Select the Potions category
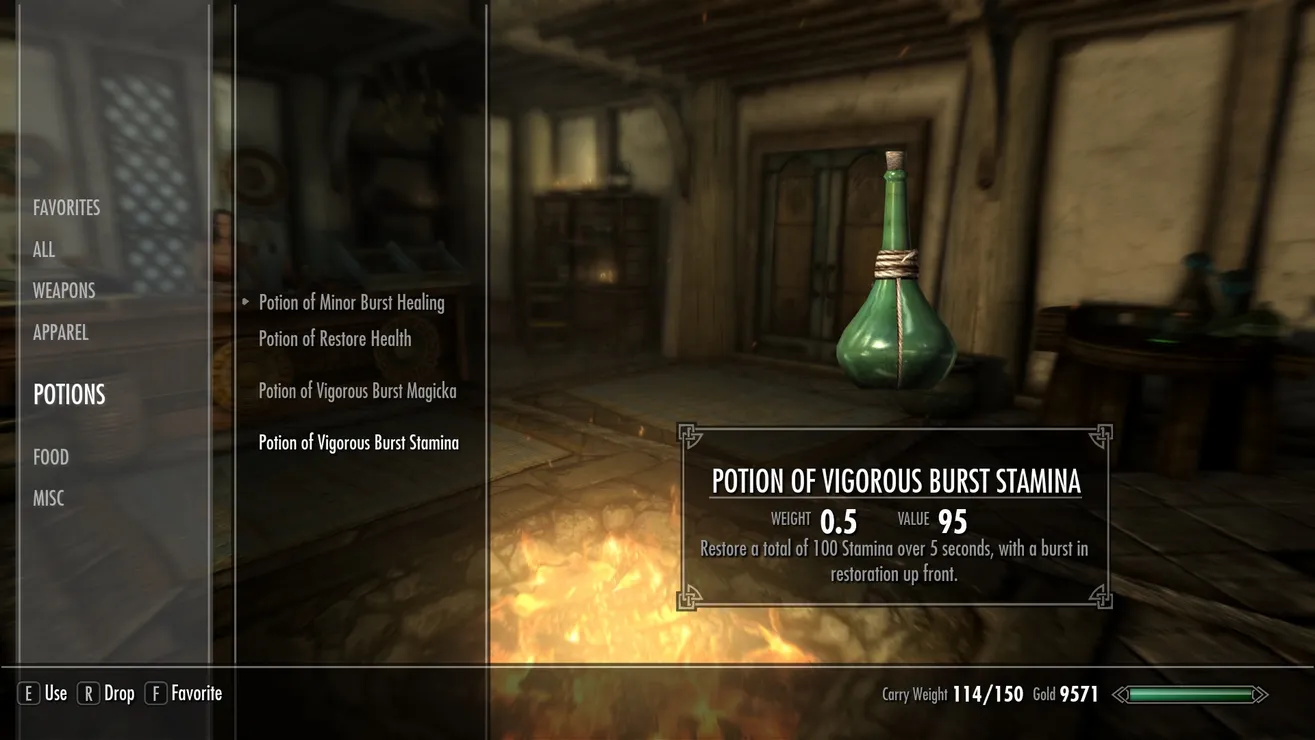Viewport: 1315px width, 740px height. click(69, 395)
